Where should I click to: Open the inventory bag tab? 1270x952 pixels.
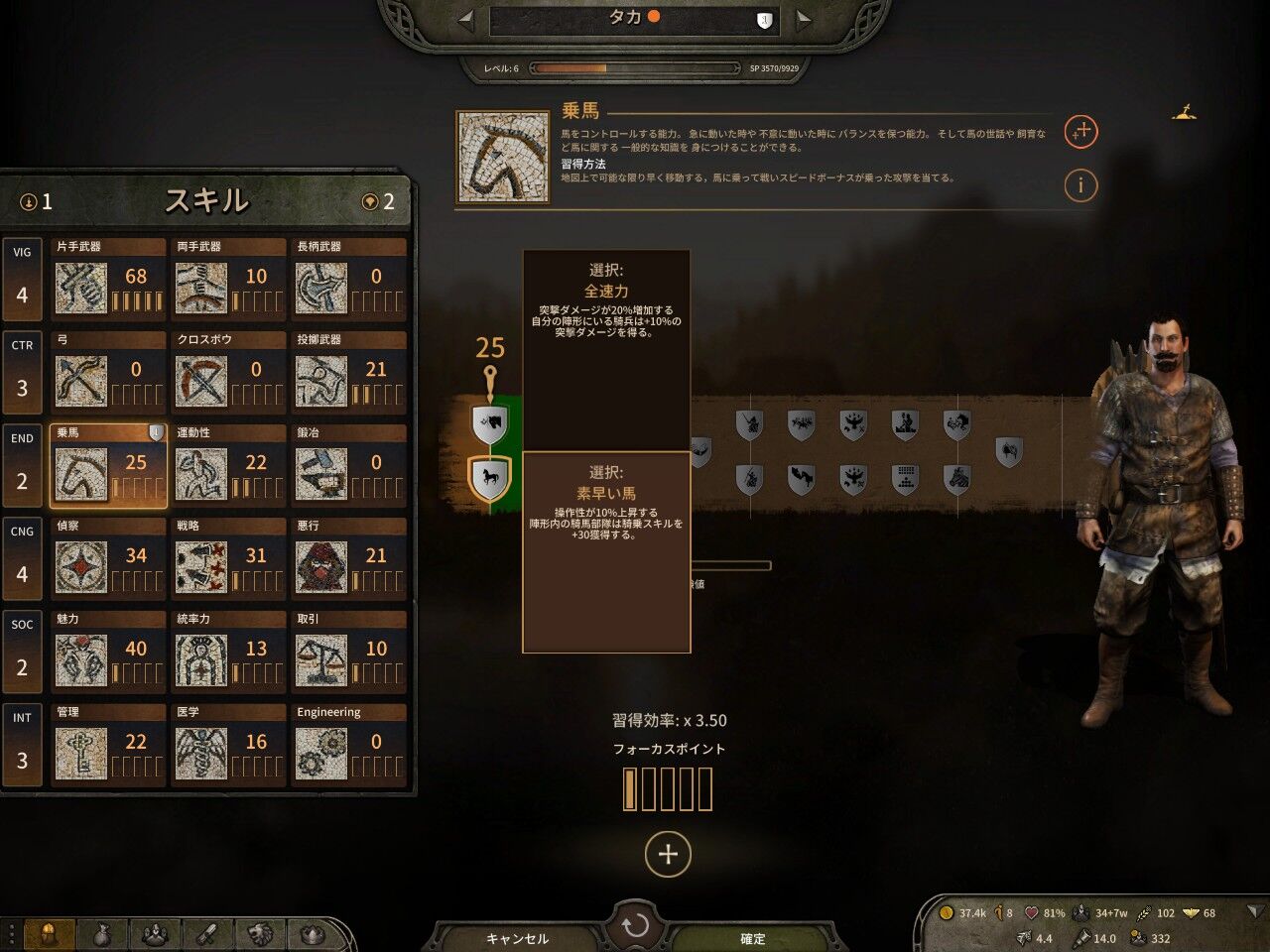100,934
